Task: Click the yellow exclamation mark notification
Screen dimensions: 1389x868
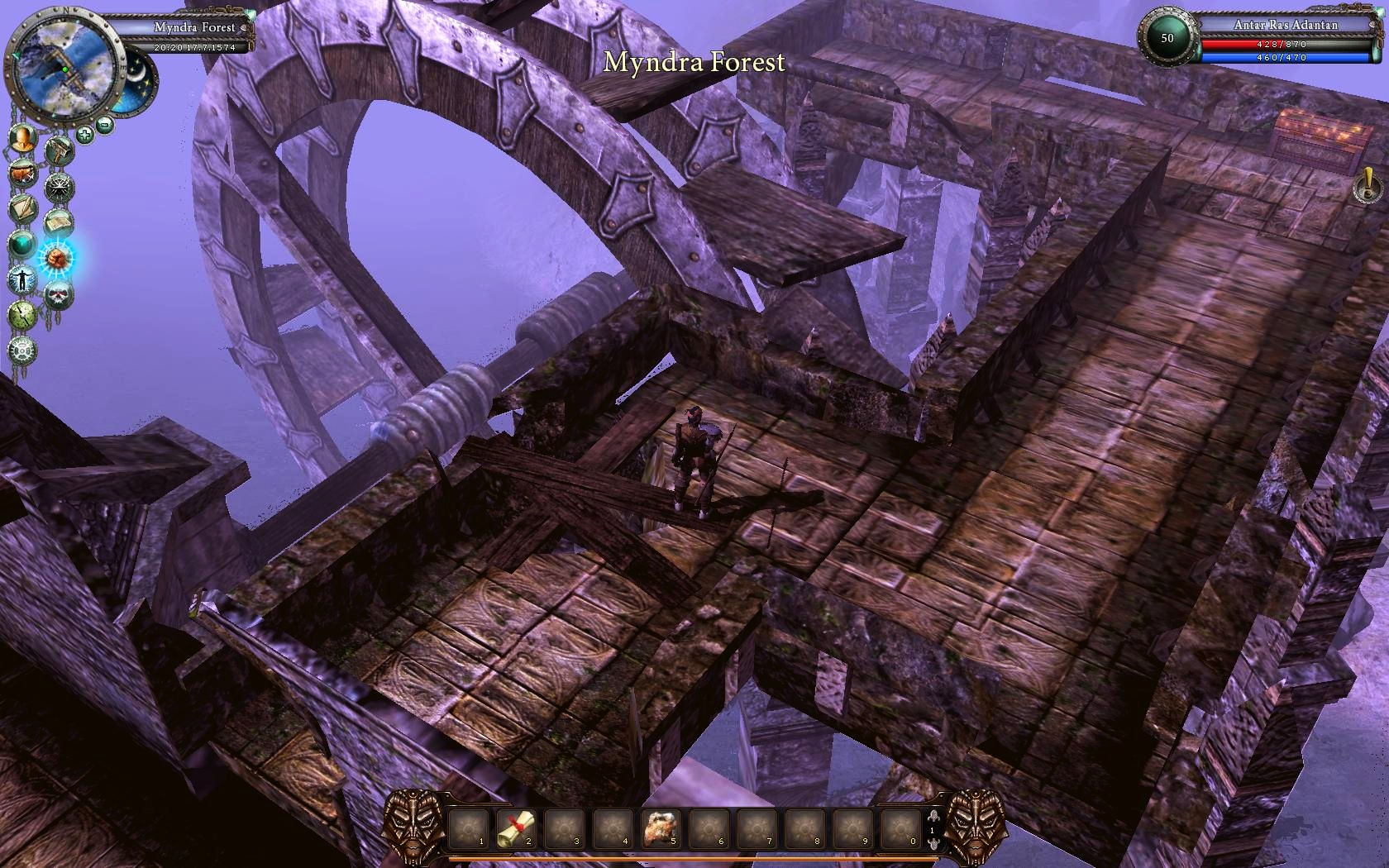Action: pos(1368,184)
